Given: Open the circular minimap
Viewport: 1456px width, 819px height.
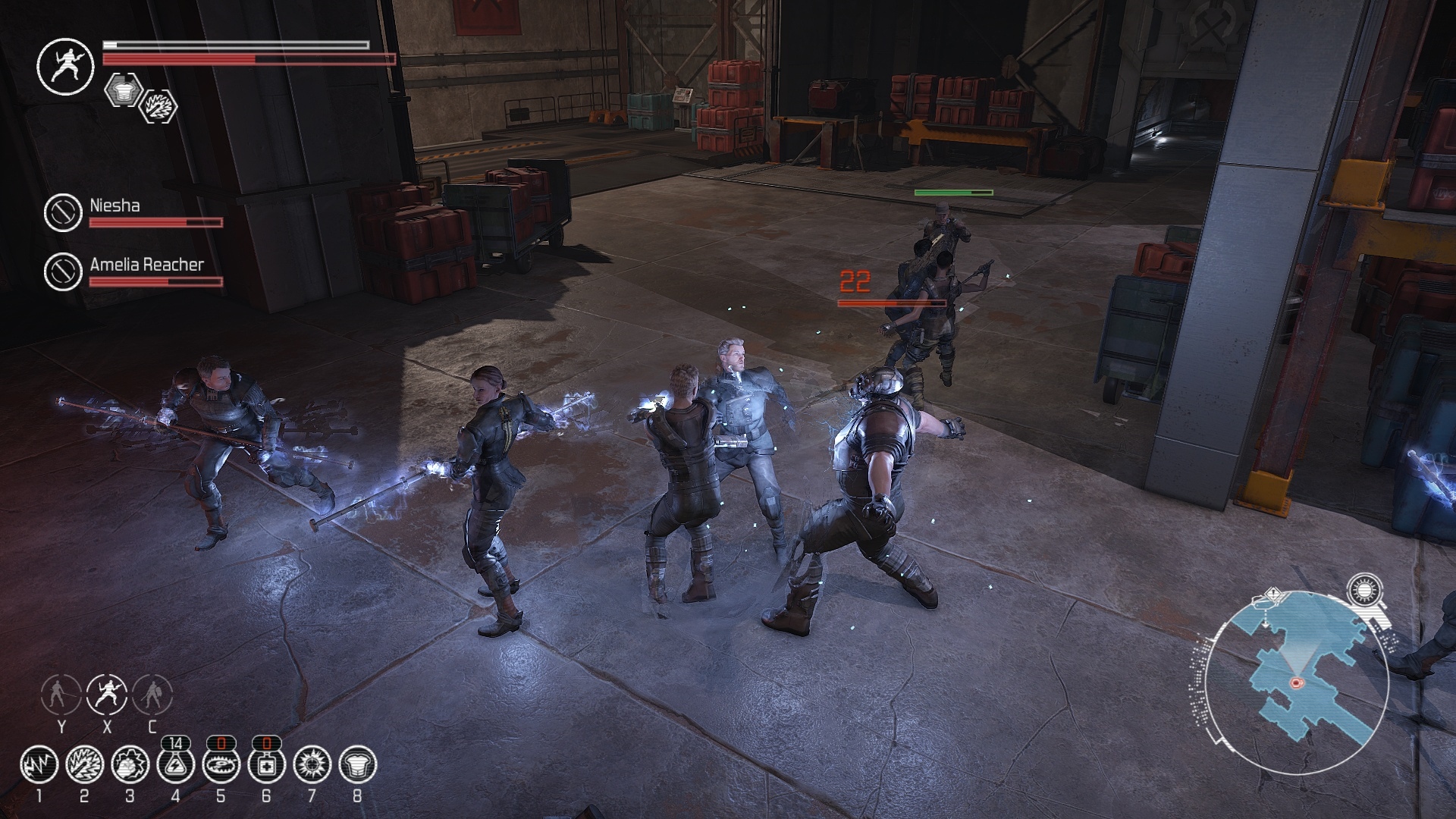Looking at the screenshot, I should click(x=1297, y=682).
